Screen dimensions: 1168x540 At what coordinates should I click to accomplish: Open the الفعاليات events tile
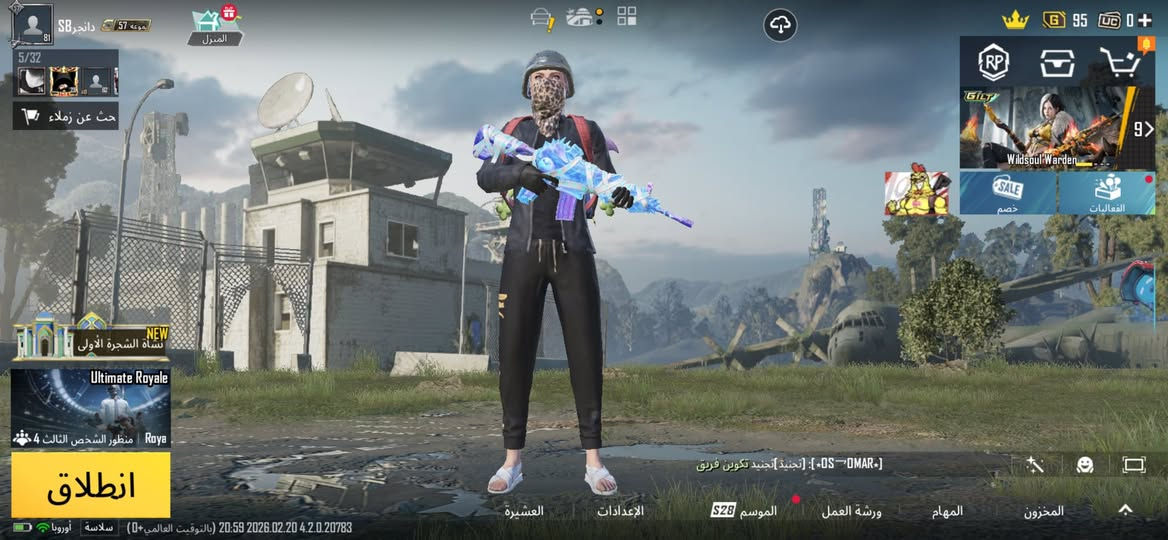pyautogui.click(x=1106, y=192)
